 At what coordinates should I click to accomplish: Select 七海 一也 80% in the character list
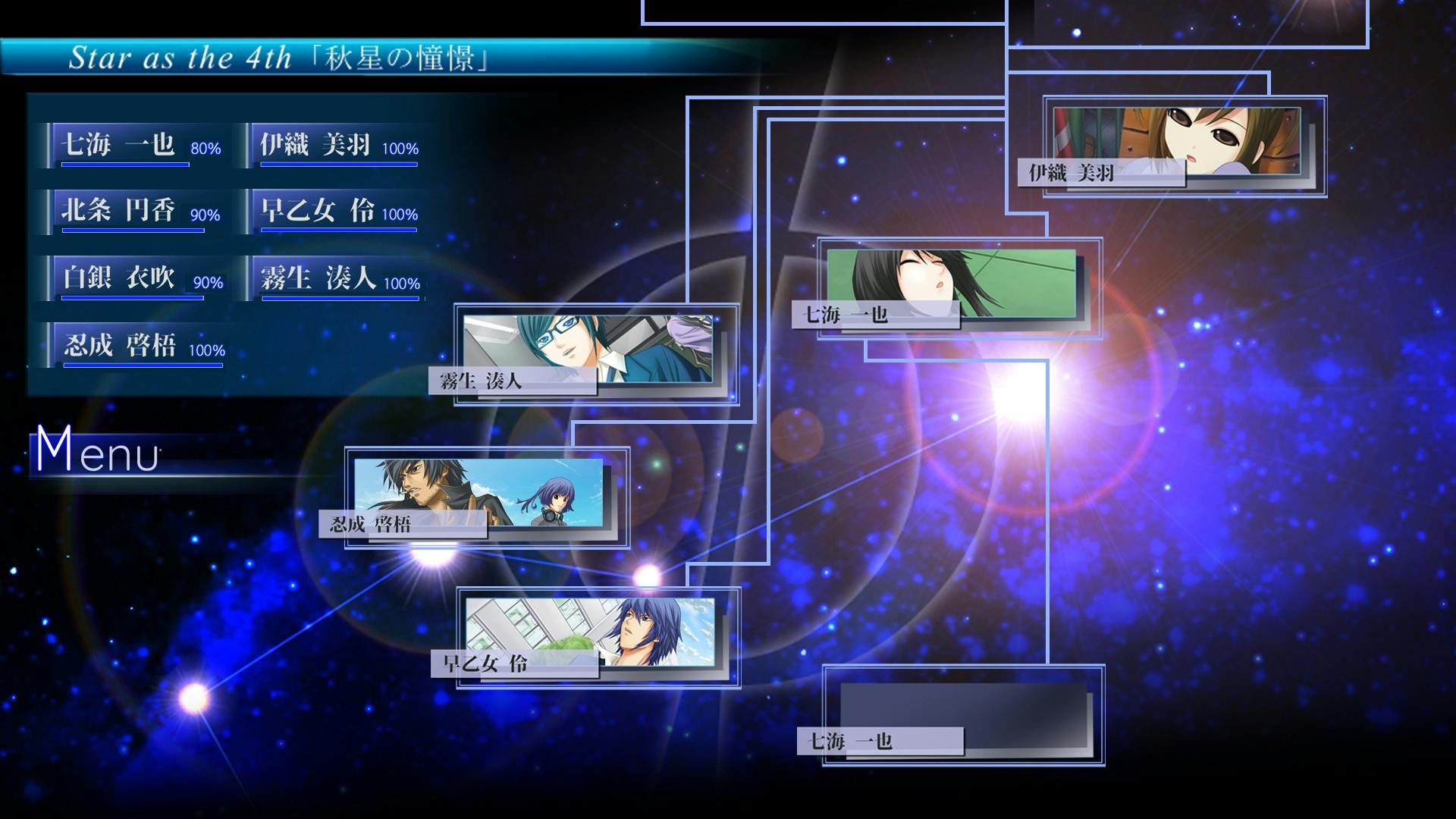(x=133, y=145)
